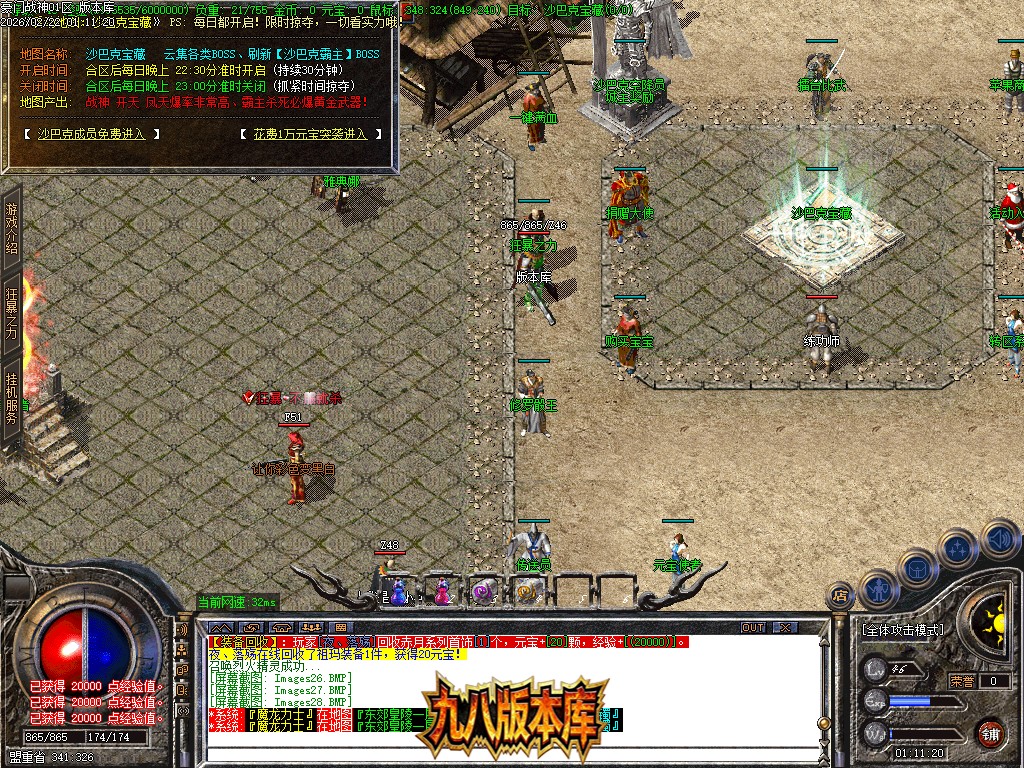The height and width of the screenshot is (768, 1024).
Task: Use the pink potion in hotbar
Action: (x=441, y=592)
